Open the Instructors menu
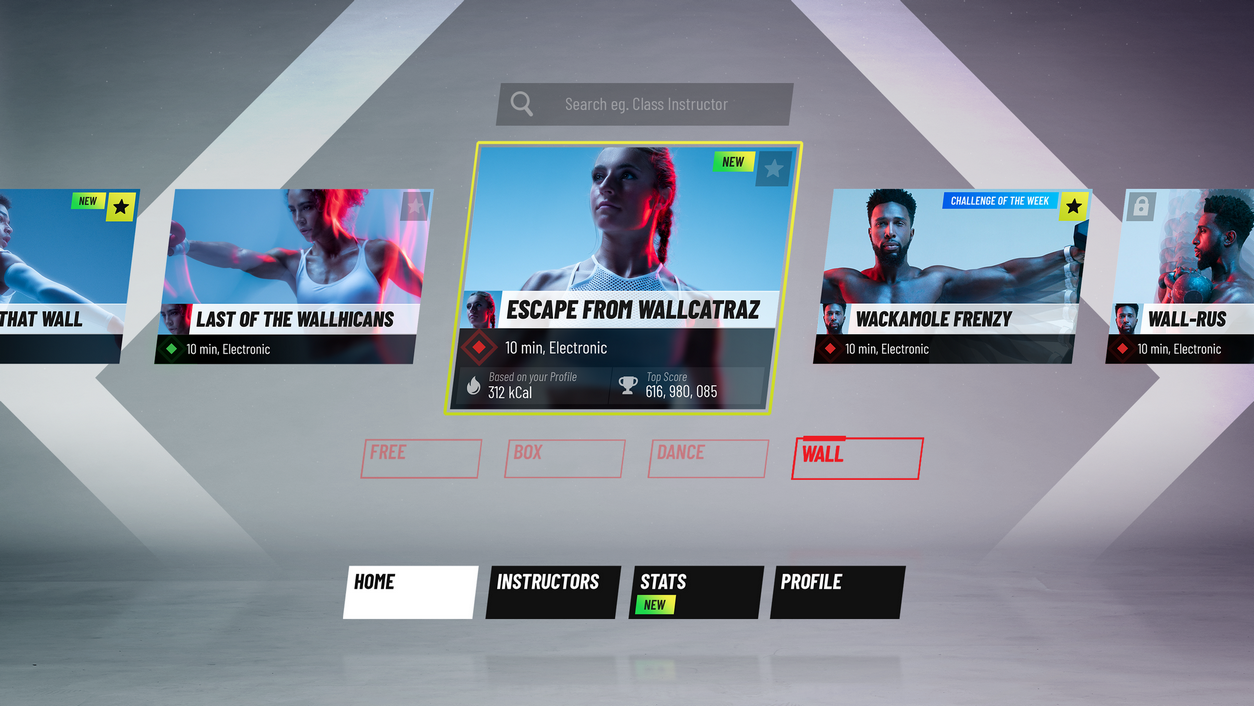The image size is (1254, 706). [553, 592]
